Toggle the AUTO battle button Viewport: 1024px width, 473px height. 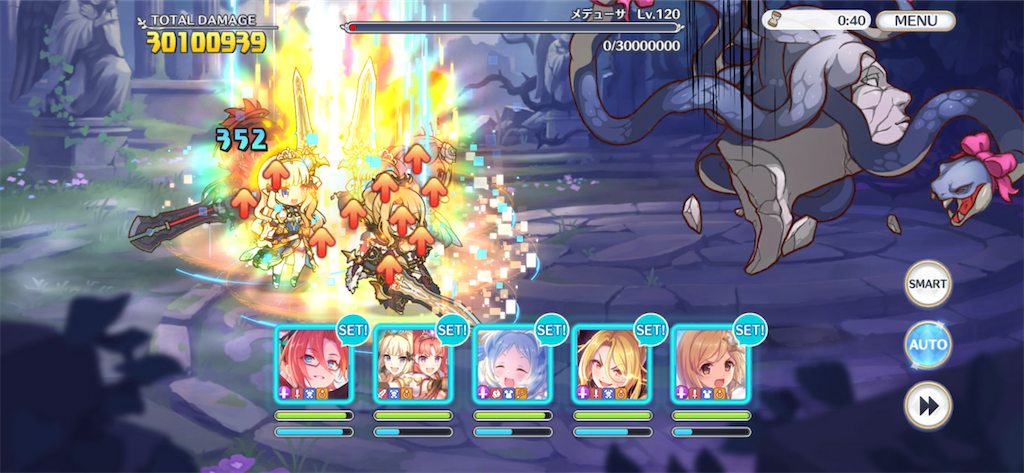point(927,345)
